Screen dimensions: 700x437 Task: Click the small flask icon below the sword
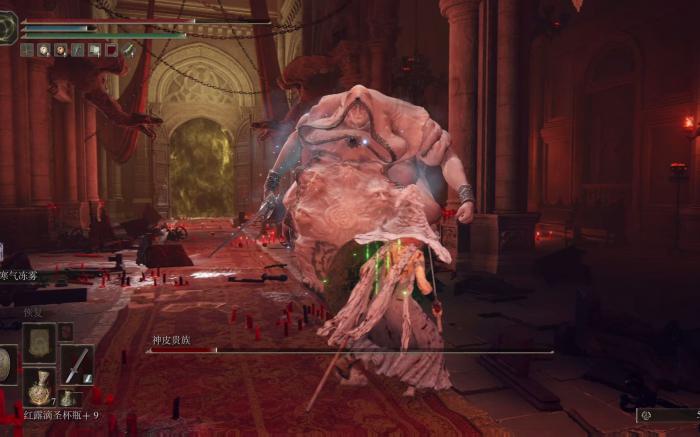click(67, 397)
